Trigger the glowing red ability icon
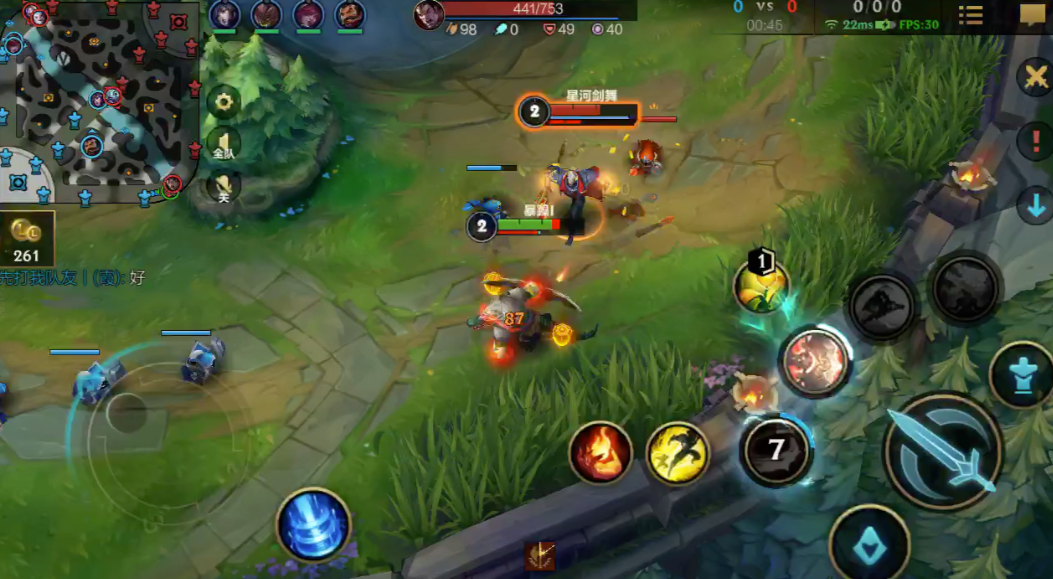This screenshot has height=579, width=1053. 814,361
